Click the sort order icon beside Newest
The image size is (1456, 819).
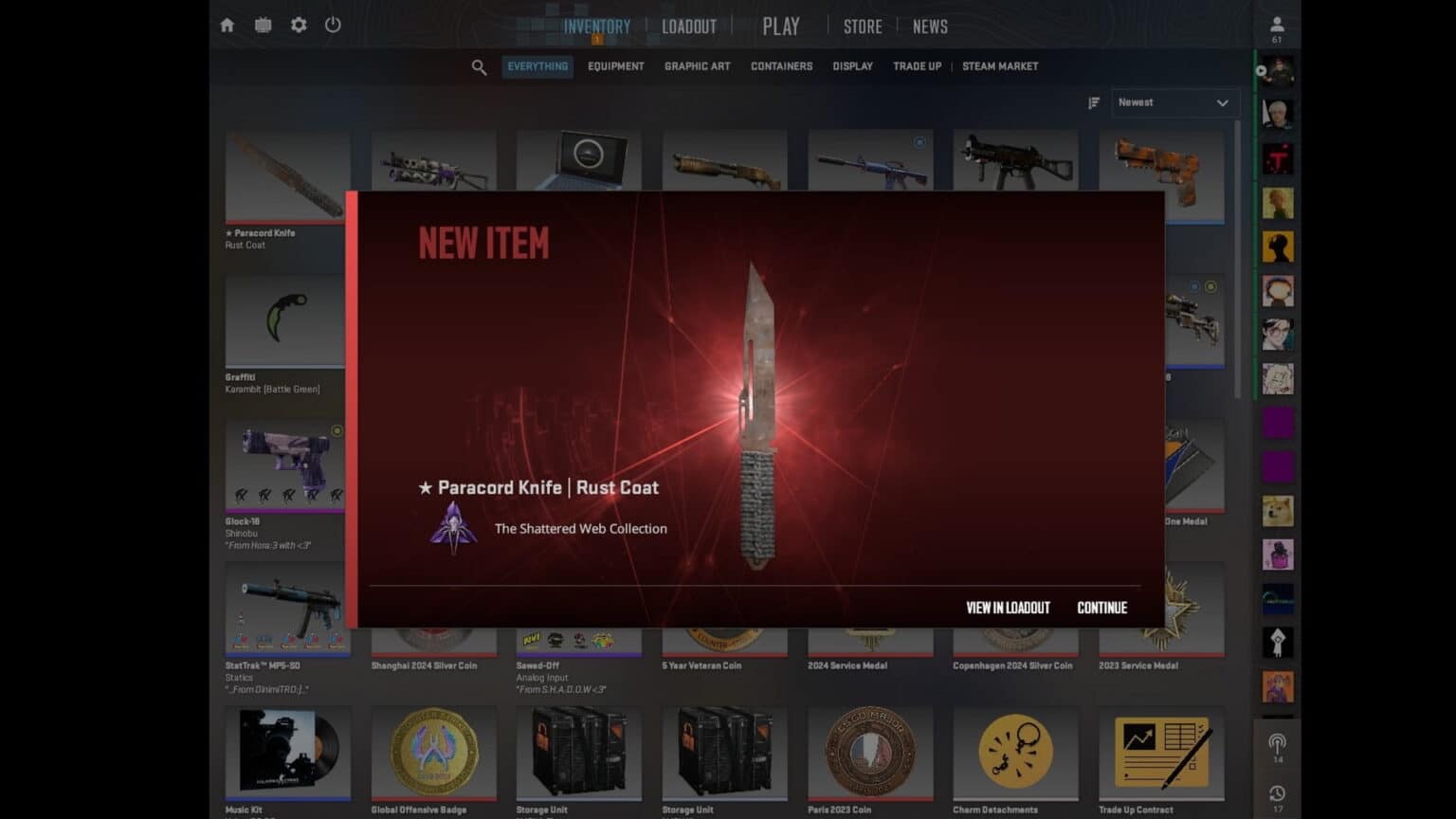tap(1094, 102)
